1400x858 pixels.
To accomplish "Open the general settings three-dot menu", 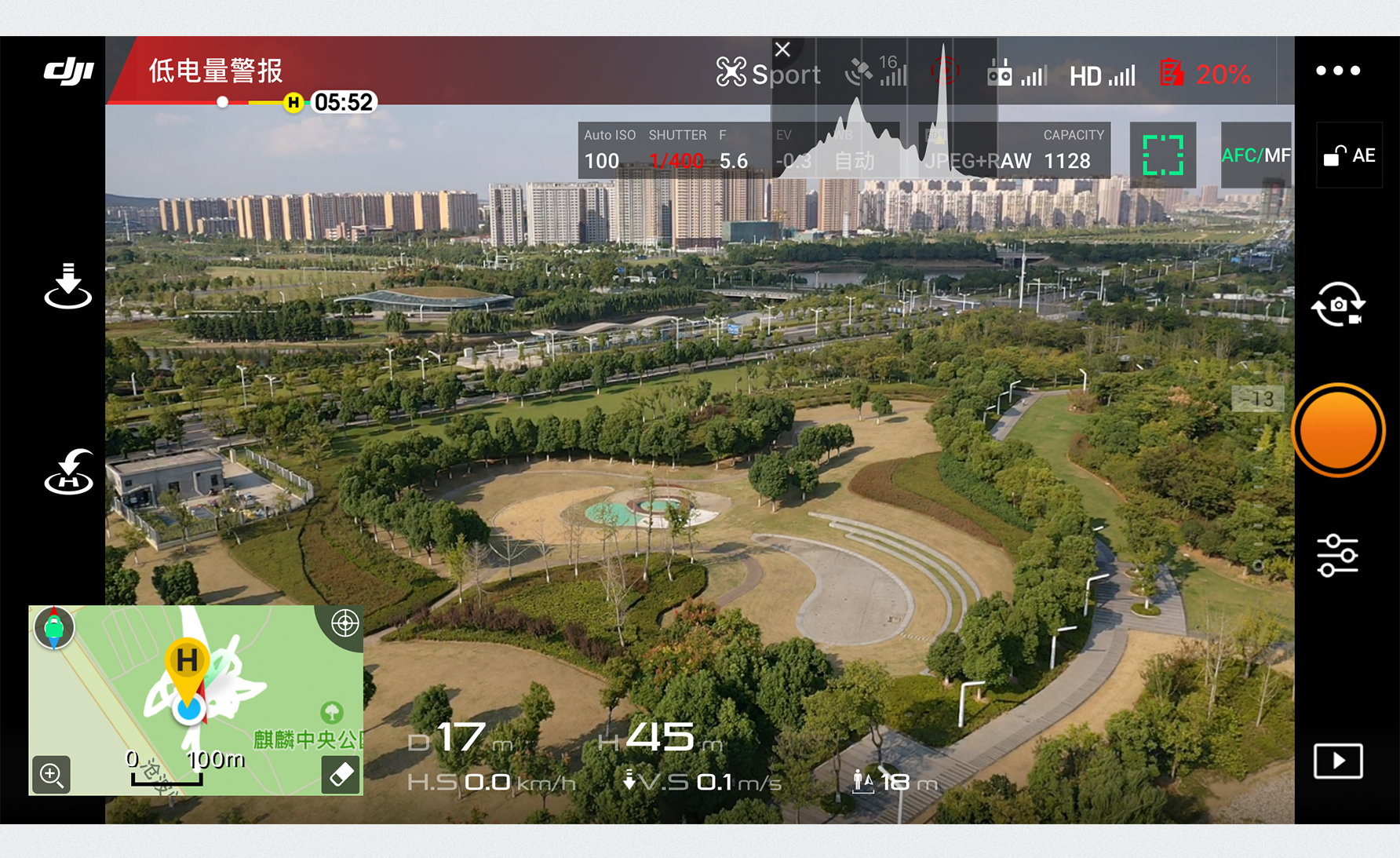I will point(1337,70).
